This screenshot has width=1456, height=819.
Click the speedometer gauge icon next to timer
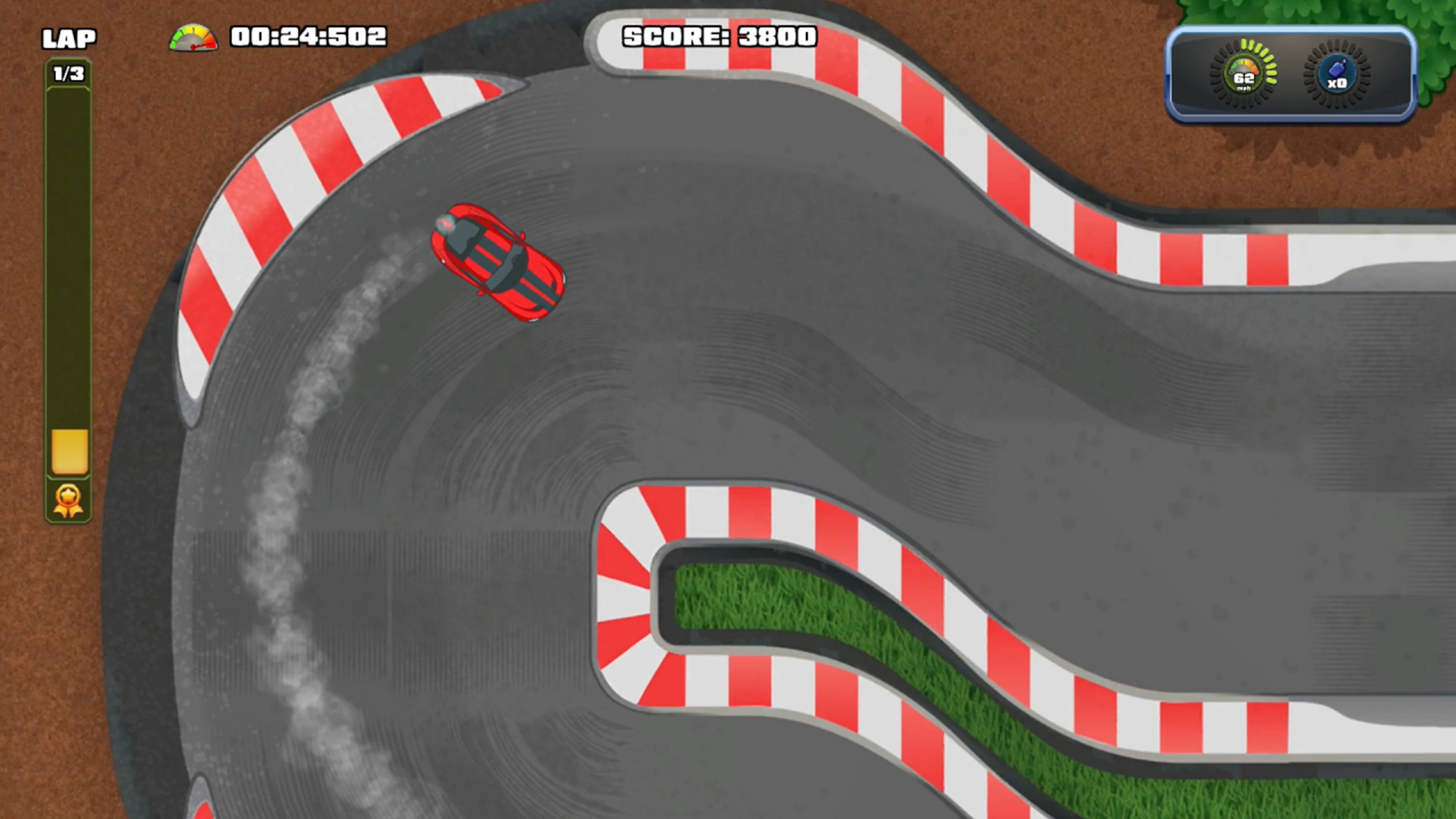pos(193,38)
